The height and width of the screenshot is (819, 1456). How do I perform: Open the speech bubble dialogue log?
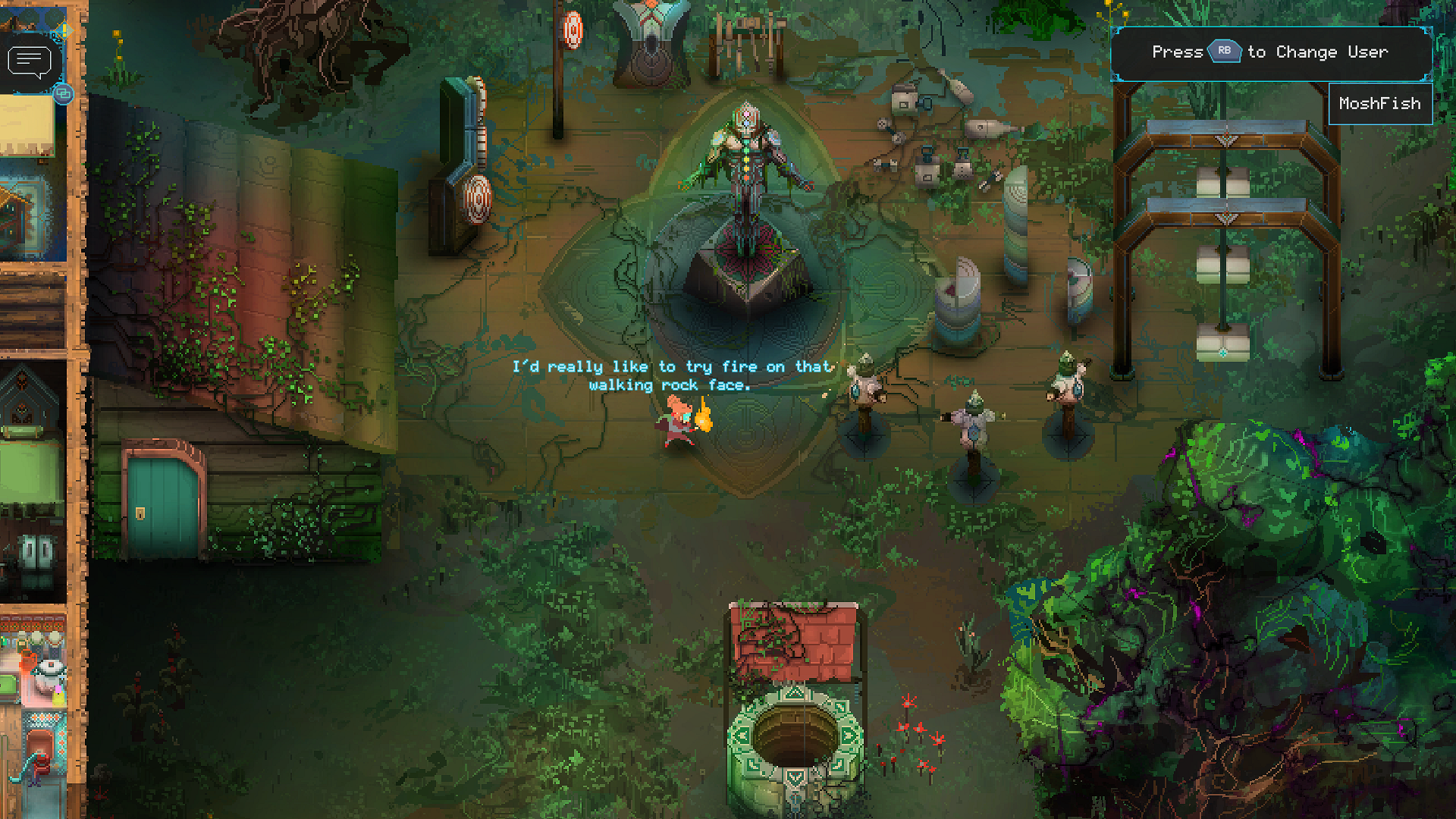[29, 62]
